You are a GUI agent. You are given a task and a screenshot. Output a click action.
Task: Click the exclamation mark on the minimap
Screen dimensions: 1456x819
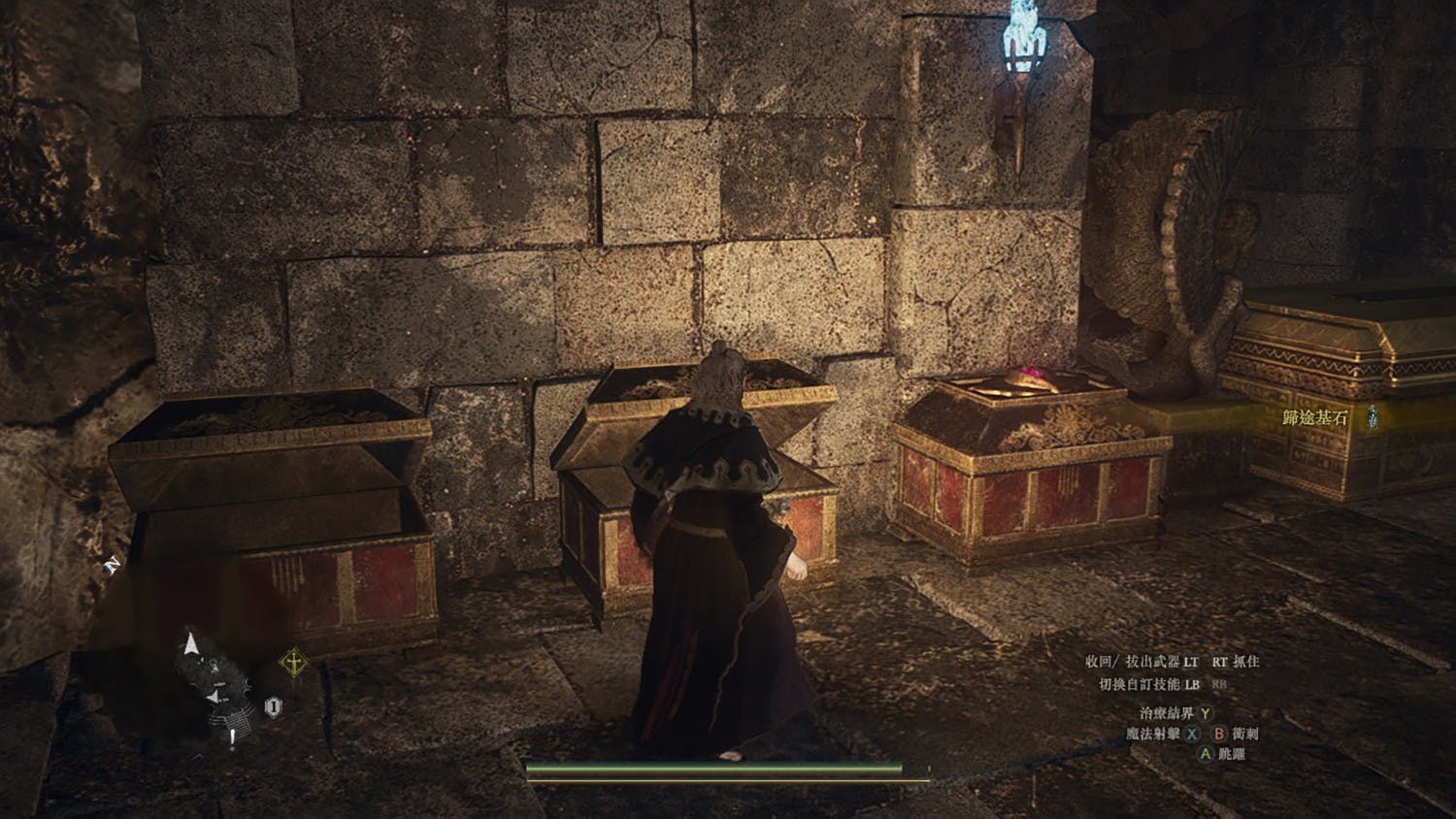click(x=232, y=739)
